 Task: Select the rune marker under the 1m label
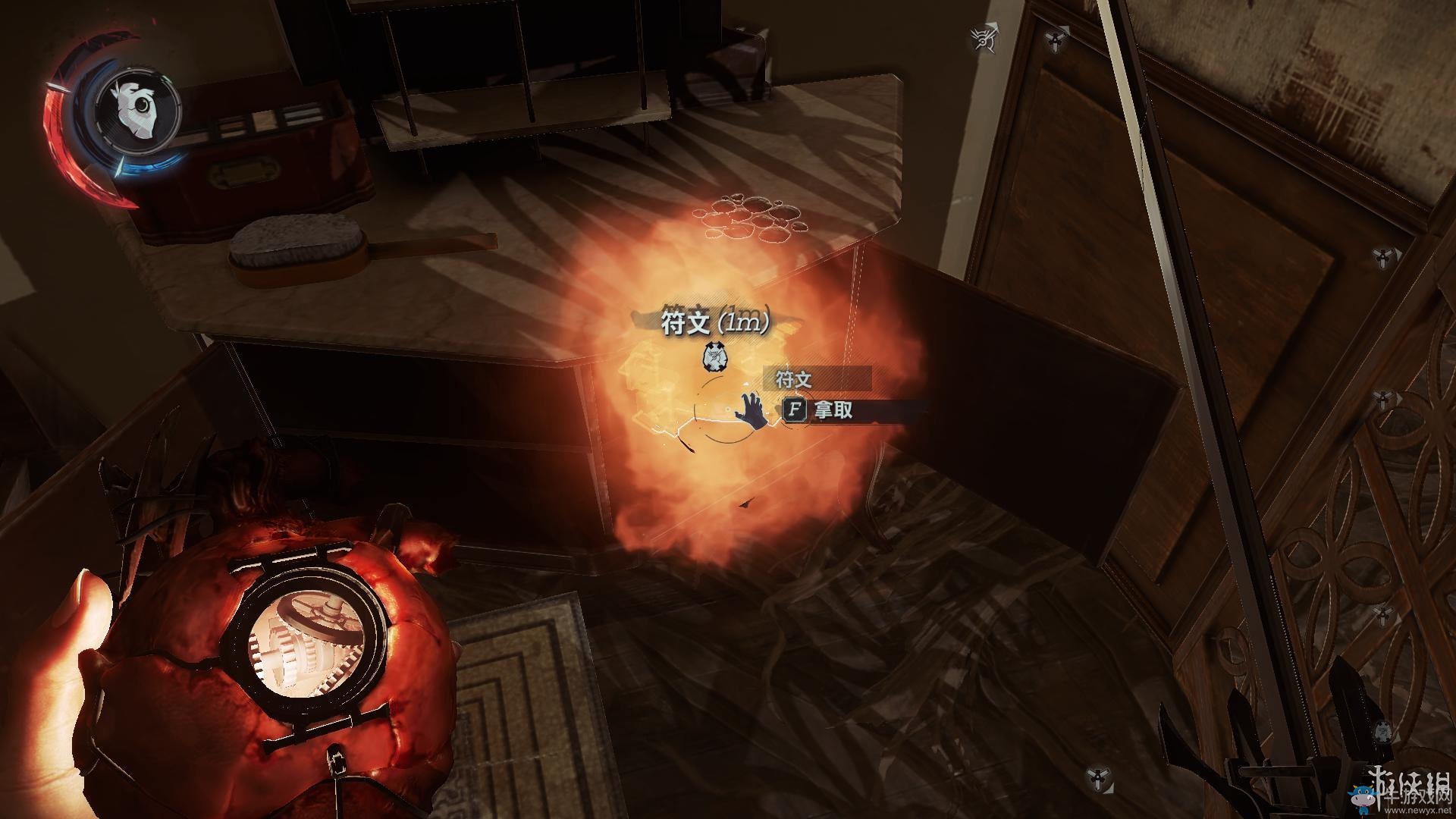click(x=713, y=356)
